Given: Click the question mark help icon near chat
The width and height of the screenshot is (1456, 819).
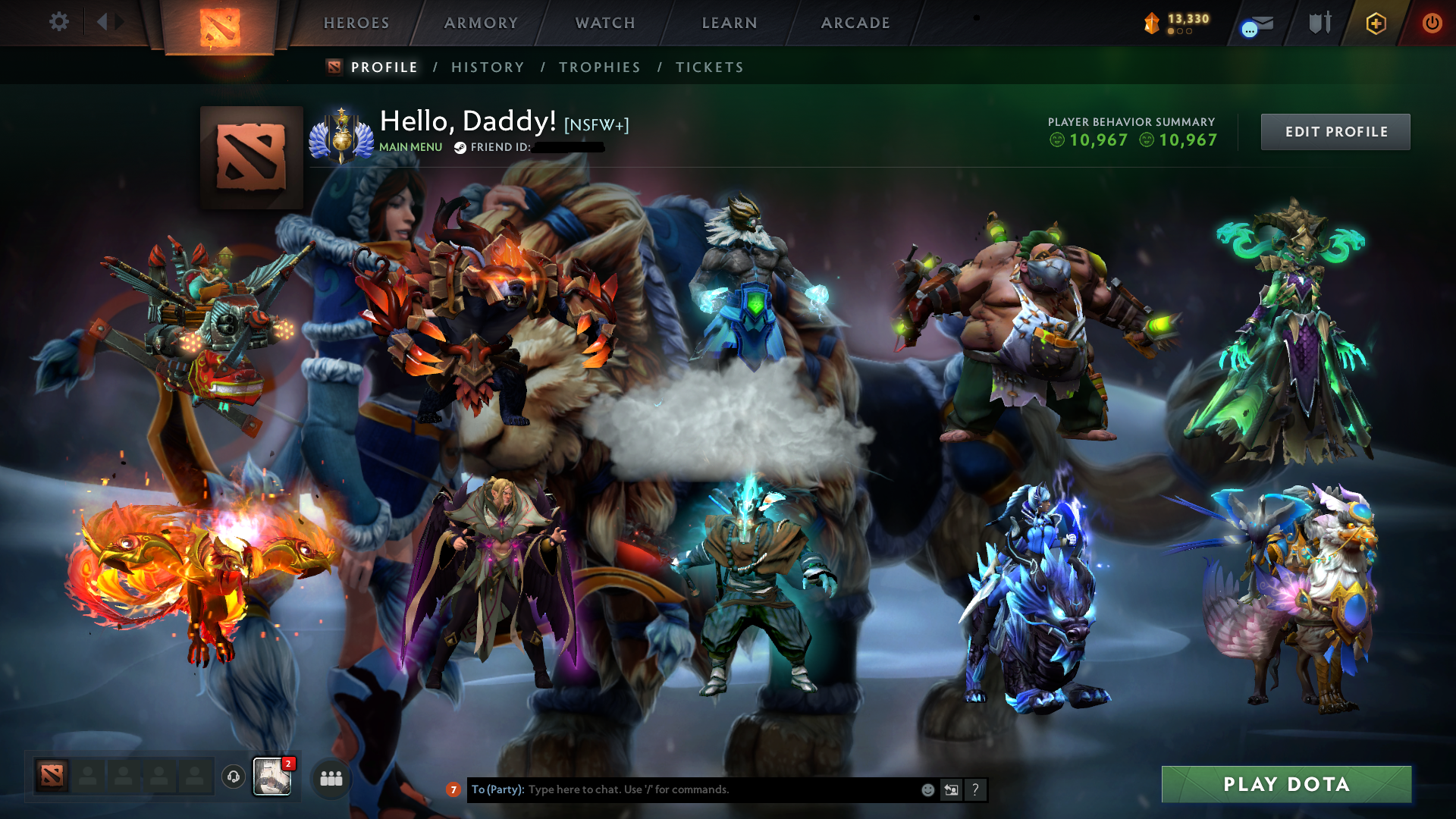Looking at the screenshot, I should (975, 789).
